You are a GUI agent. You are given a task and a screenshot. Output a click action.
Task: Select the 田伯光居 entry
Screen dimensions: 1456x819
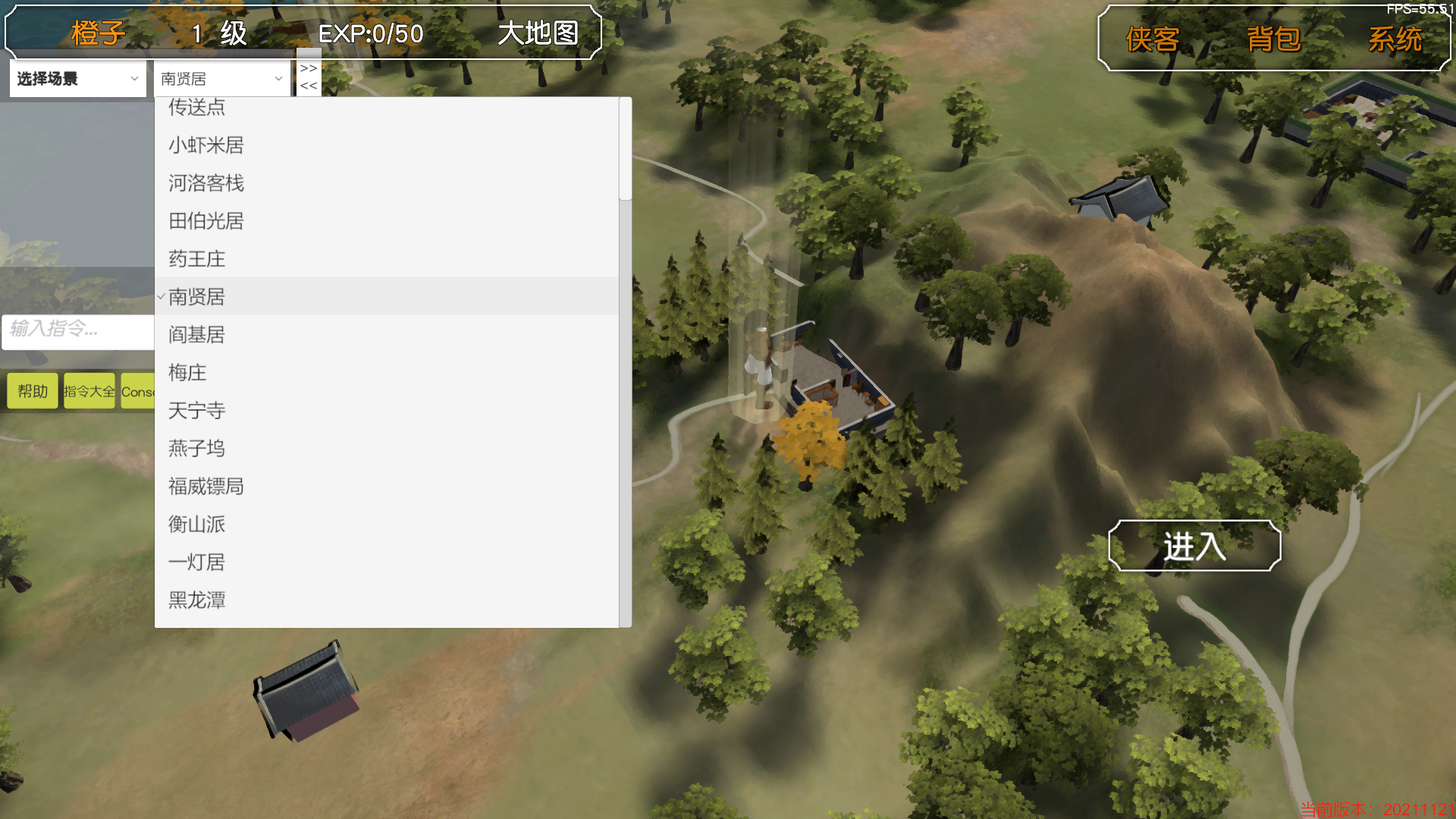[206, 221]
